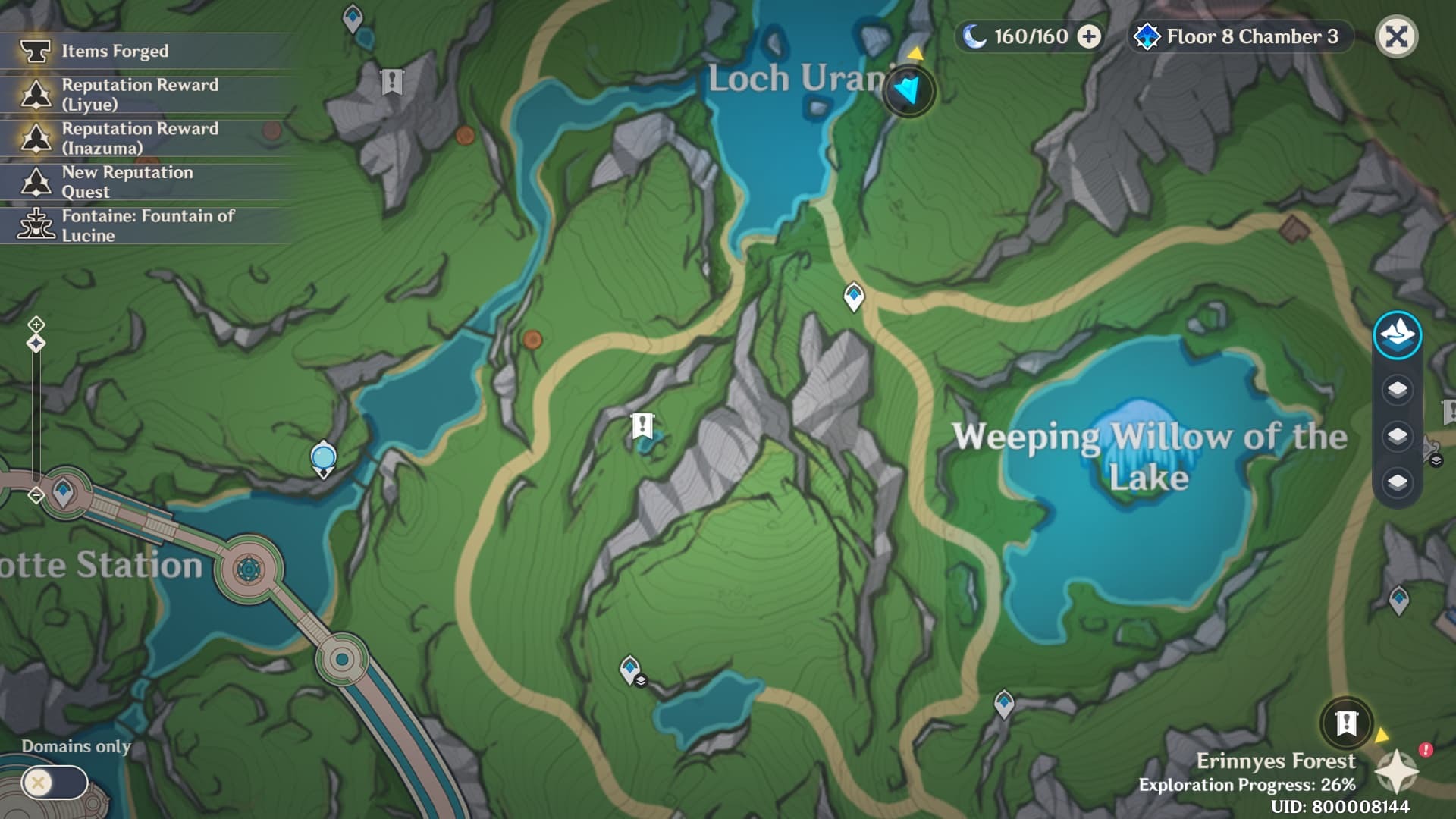Image resolution: width=1456 pixels, height=819 pixels.
Task: Select the waypoint south of Loch Urania
Action: click(854, 295)
